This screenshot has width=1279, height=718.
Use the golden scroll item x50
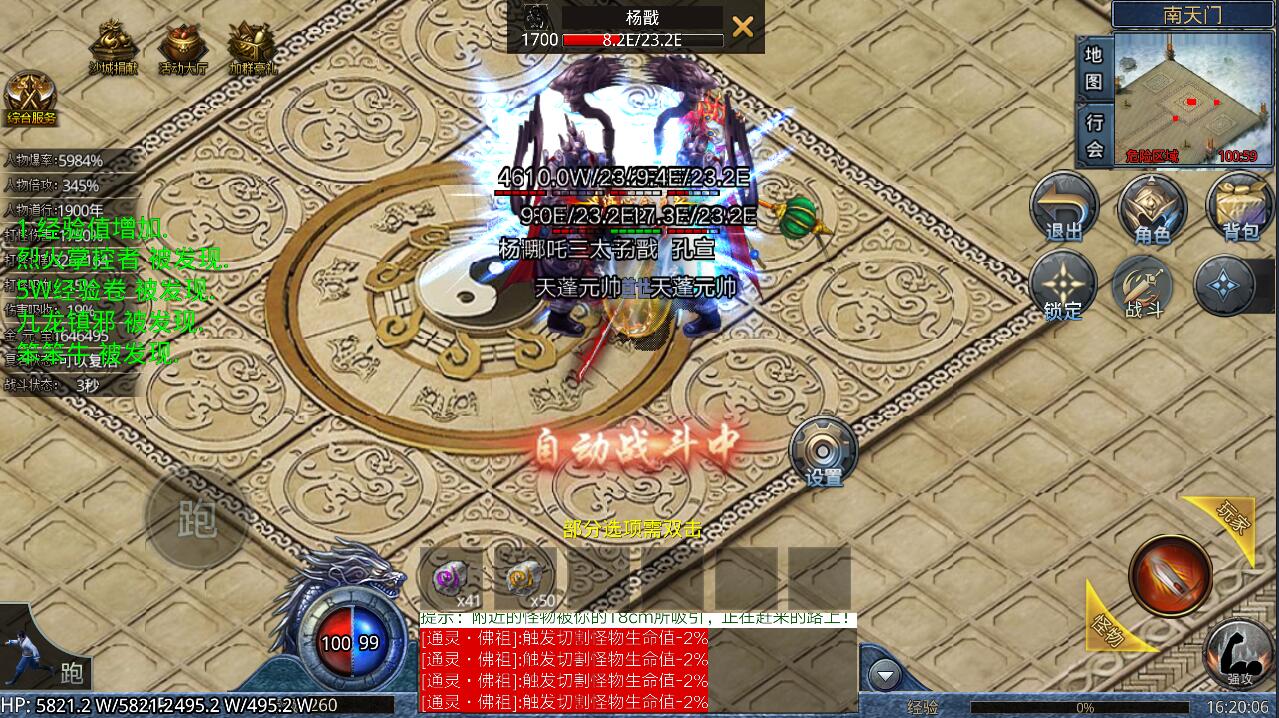coord(521,577)
